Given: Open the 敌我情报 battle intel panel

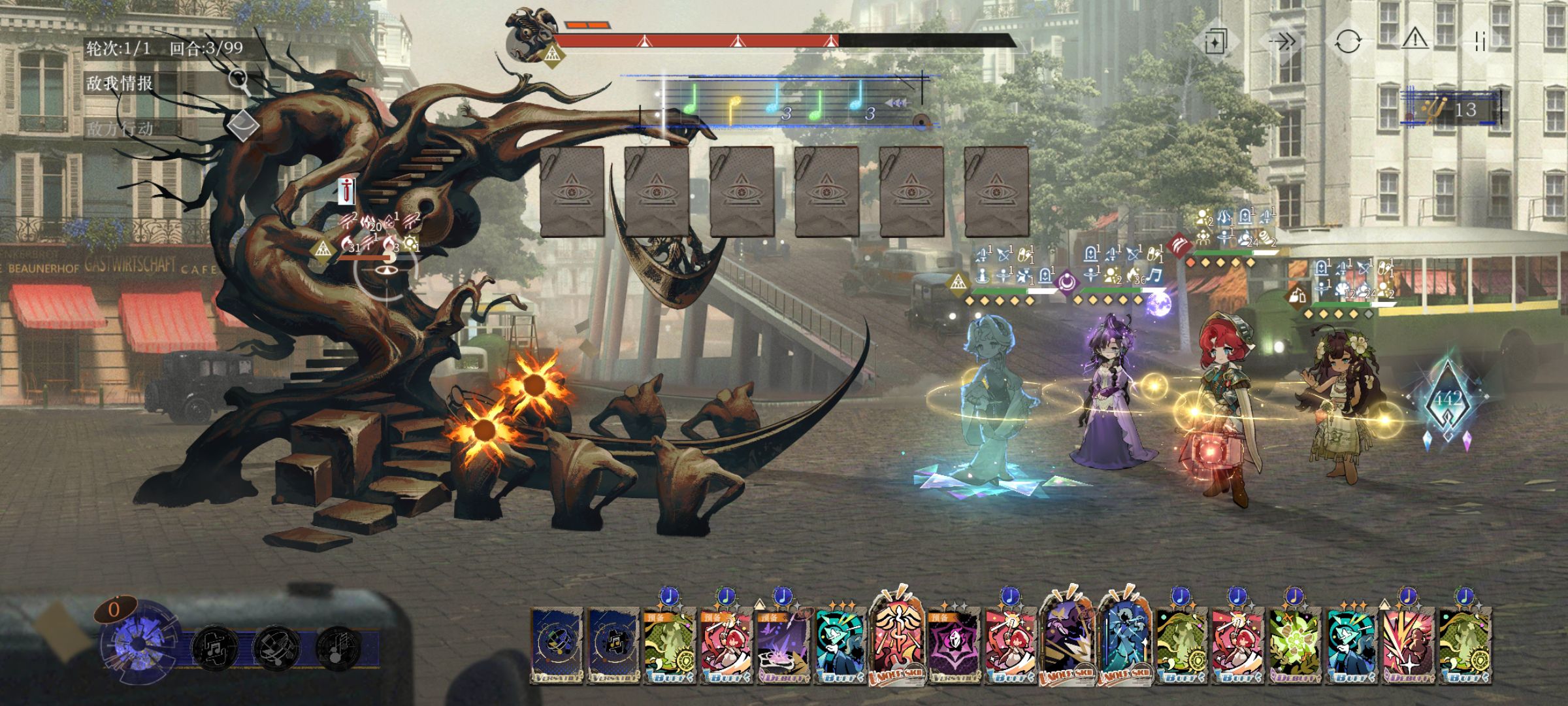Looking at the screenshot, I should click(120, 83).
